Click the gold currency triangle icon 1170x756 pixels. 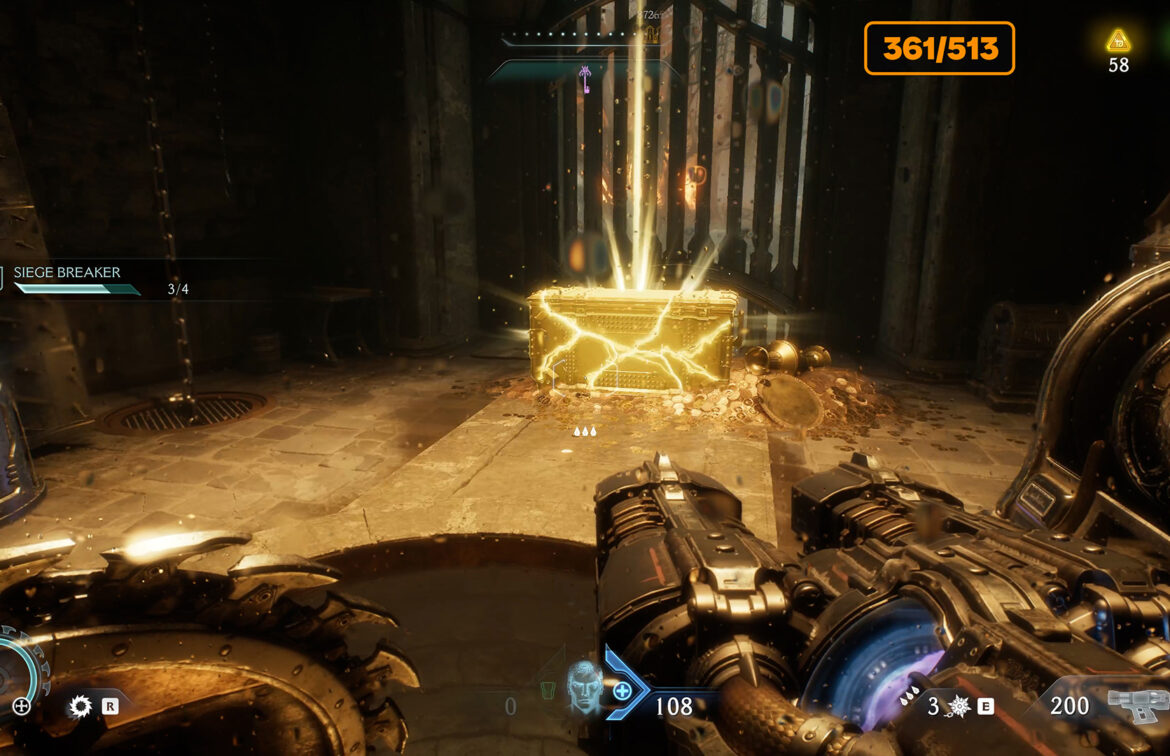click(x=1118, y=41)
